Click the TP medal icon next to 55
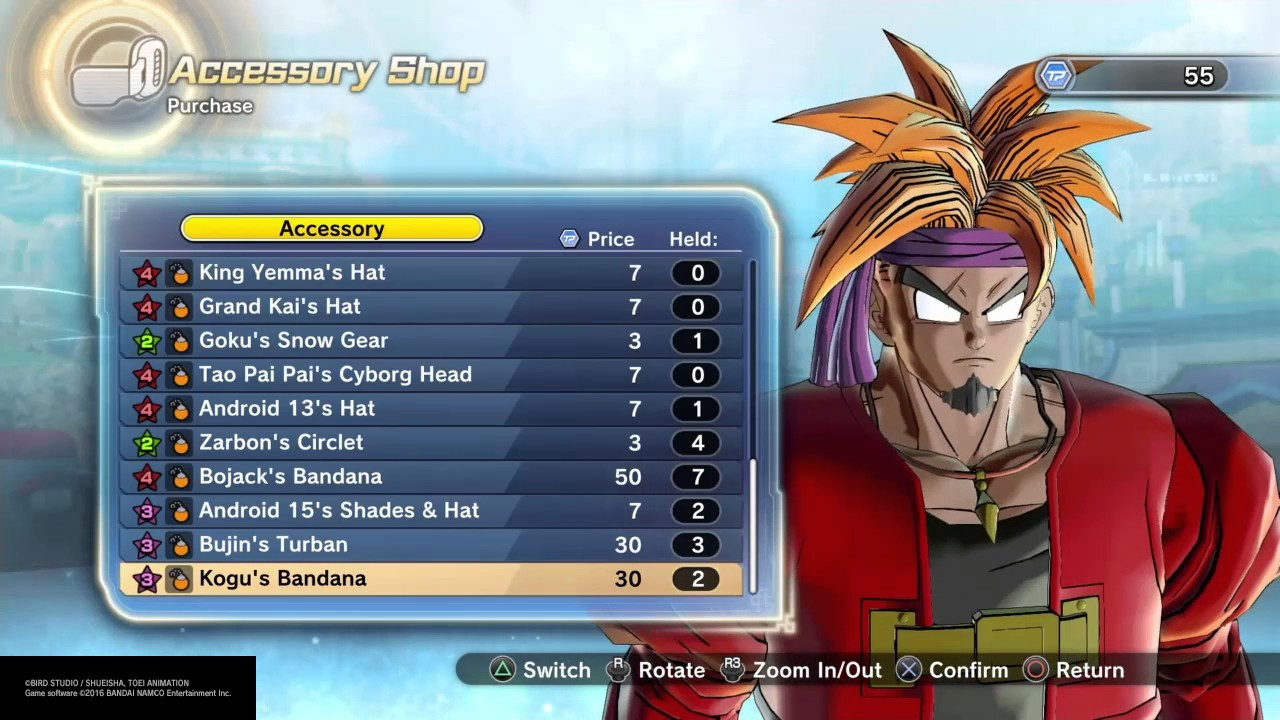Screen dimensions: 1280x720 coord(1057,75)
